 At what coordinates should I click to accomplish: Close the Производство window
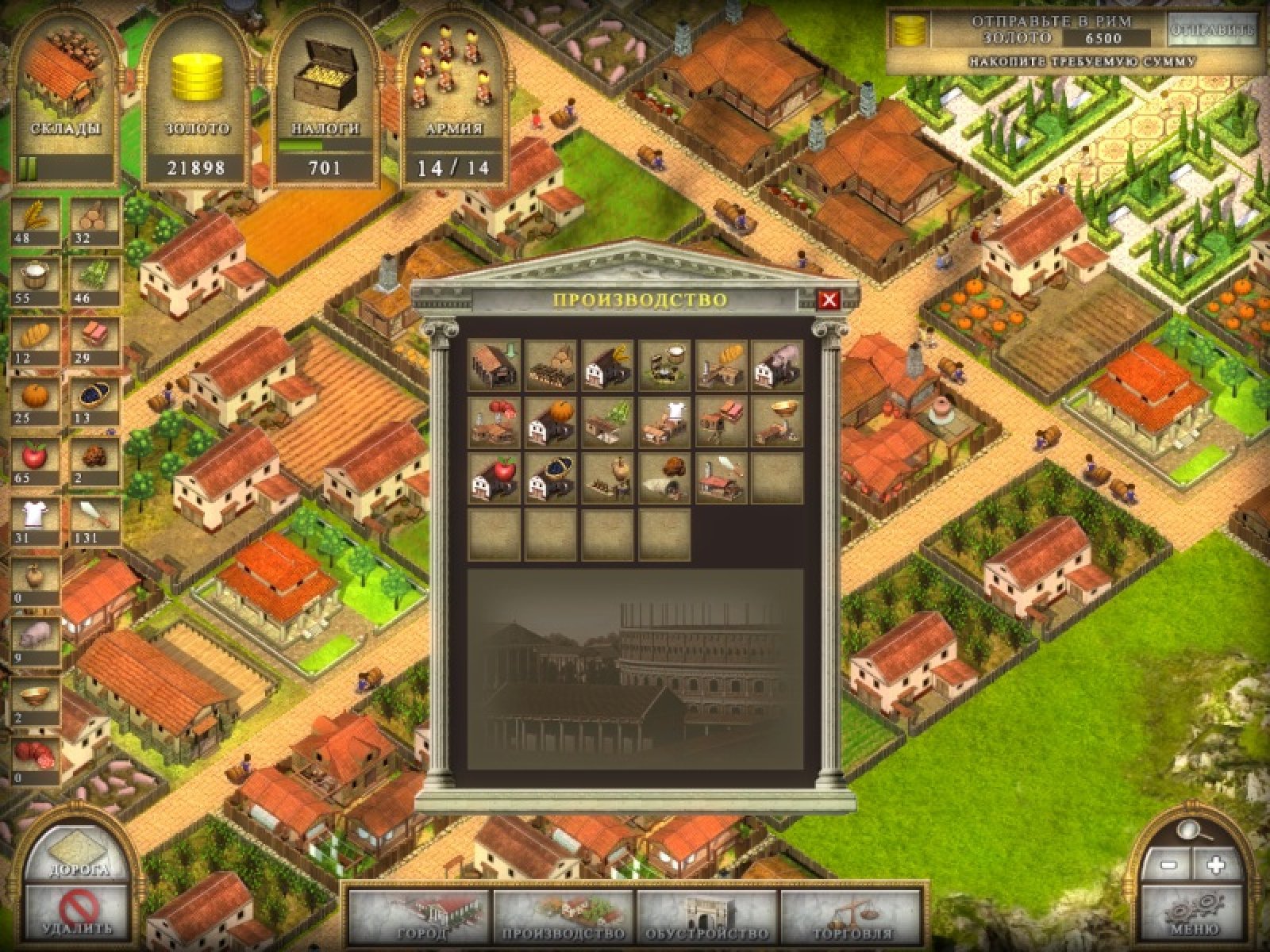829,300
